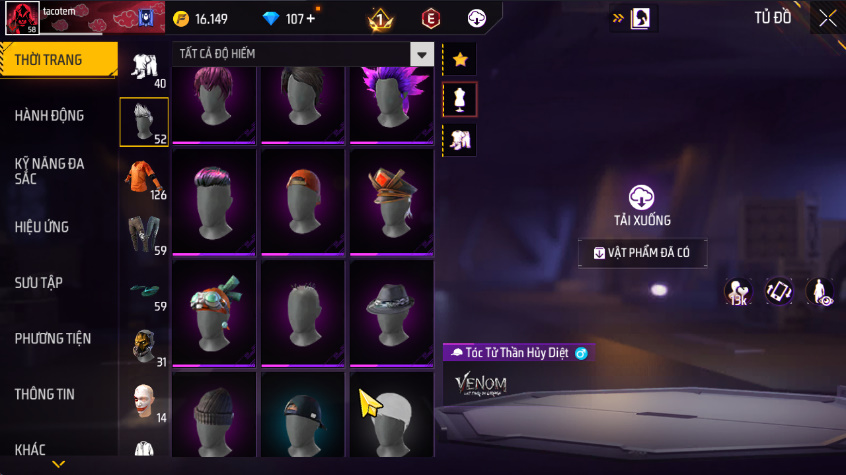Select the orange shirt subcategory
The image size is (846, 475).
coord(142,176)
